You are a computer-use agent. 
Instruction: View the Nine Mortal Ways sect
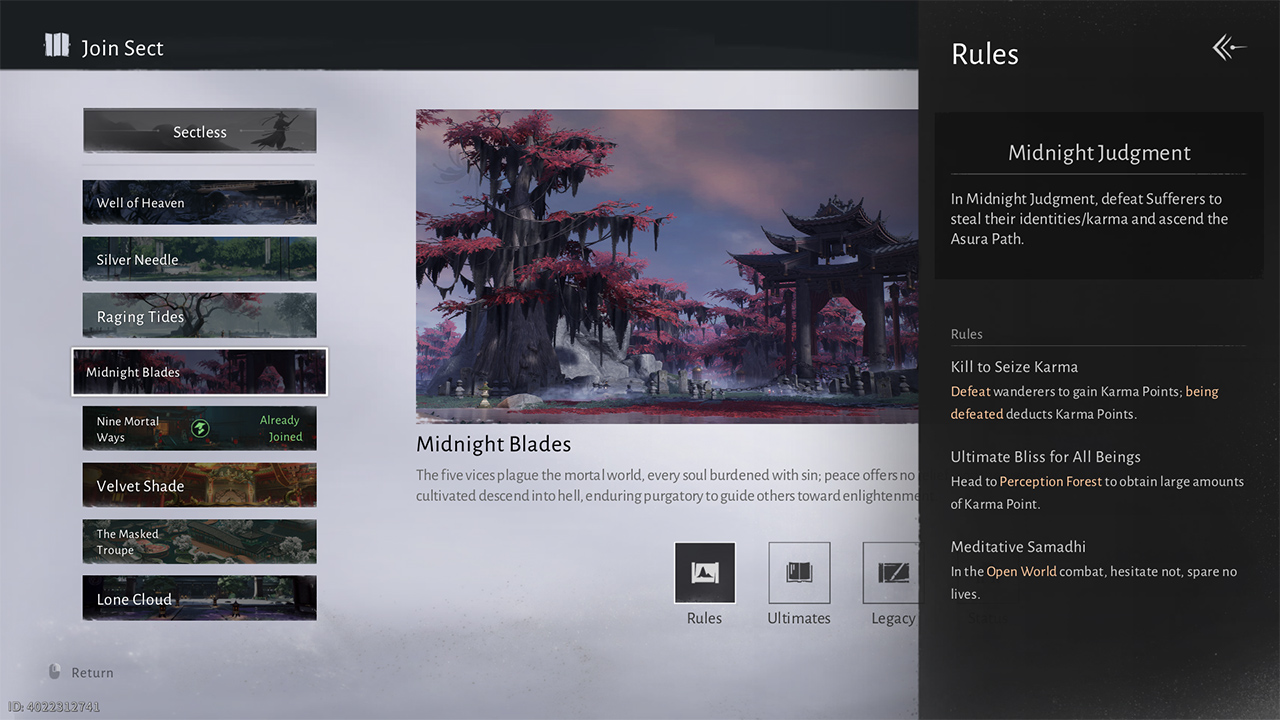(x=199, y=429)
